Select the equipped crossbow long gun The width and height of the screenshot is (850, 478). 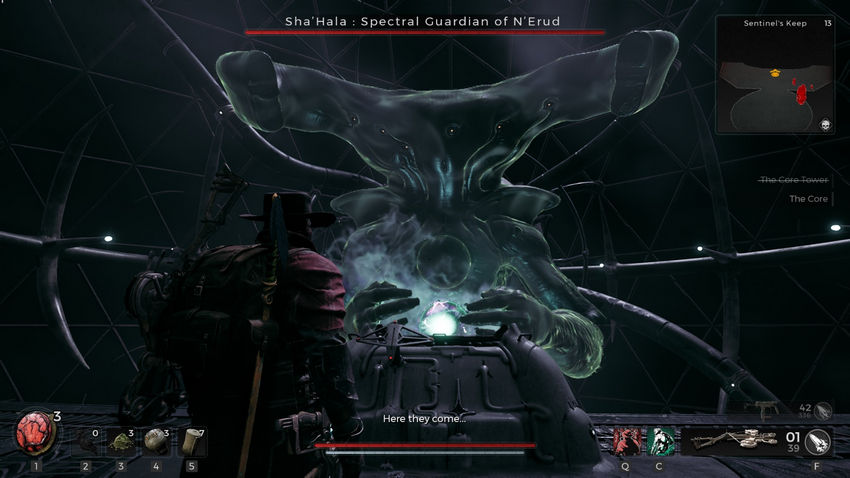point(734,440)
